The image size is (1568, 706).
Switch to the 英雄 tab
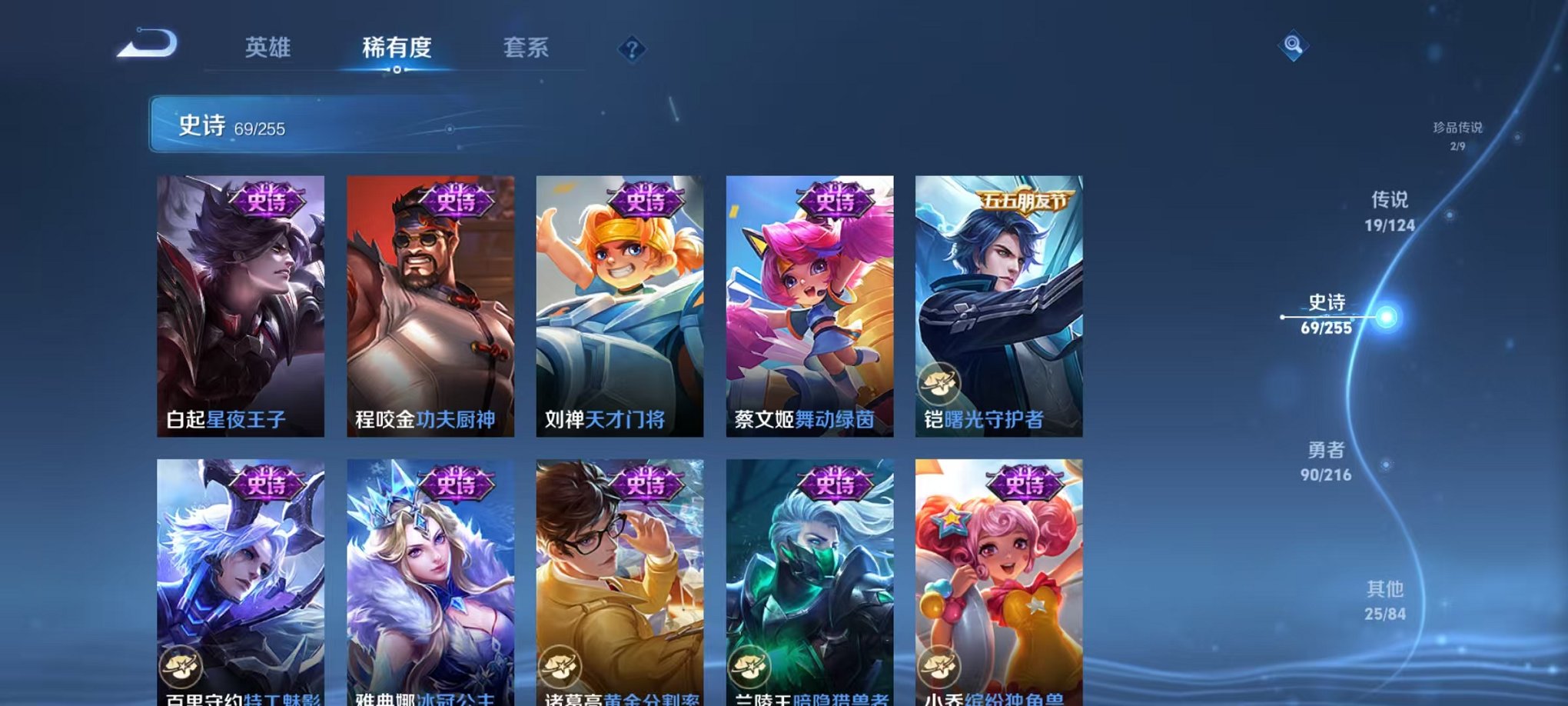(x=266, y=48)
